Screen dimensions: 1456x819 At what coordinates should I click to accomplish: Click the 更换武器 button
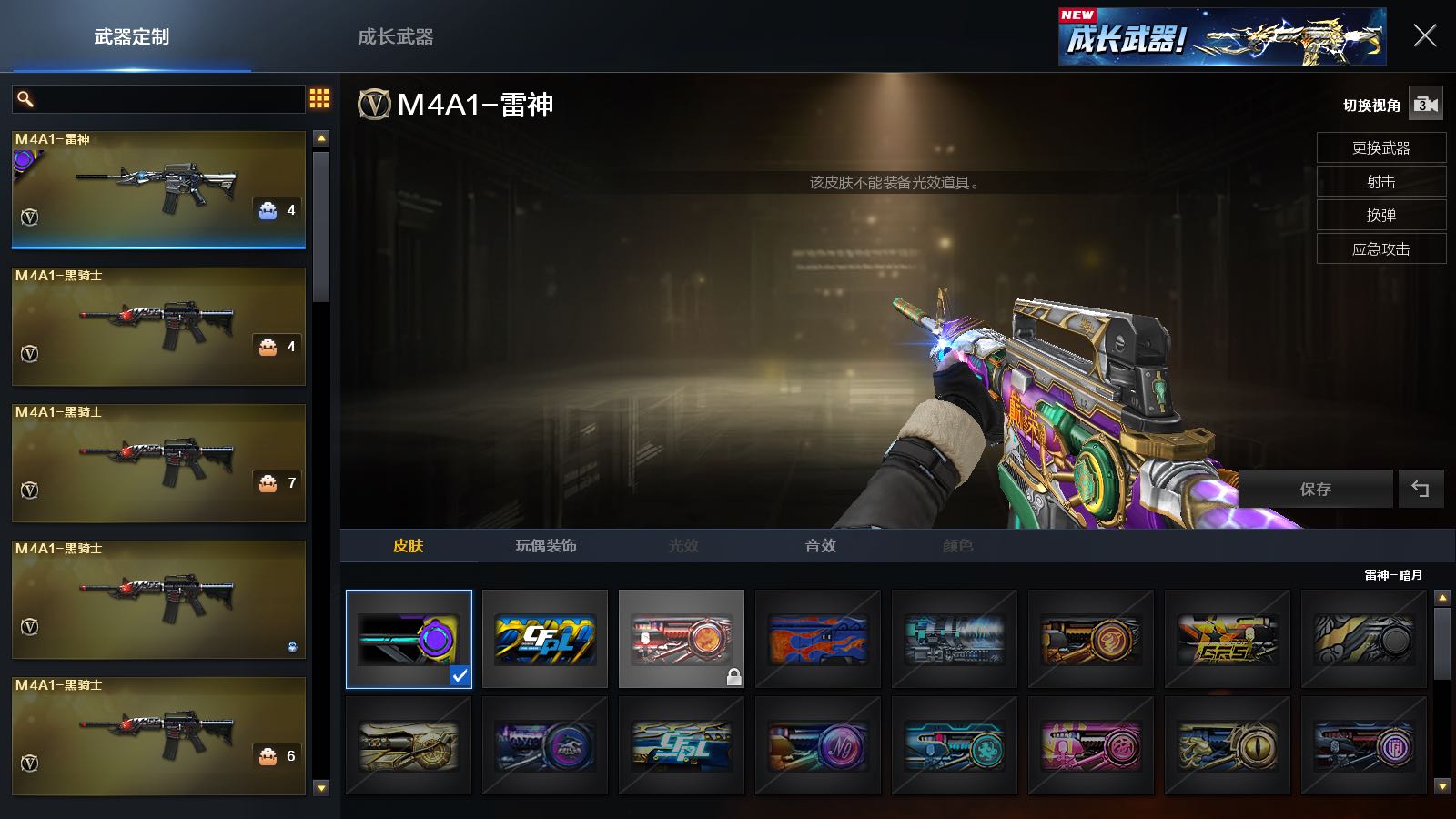1380,147
